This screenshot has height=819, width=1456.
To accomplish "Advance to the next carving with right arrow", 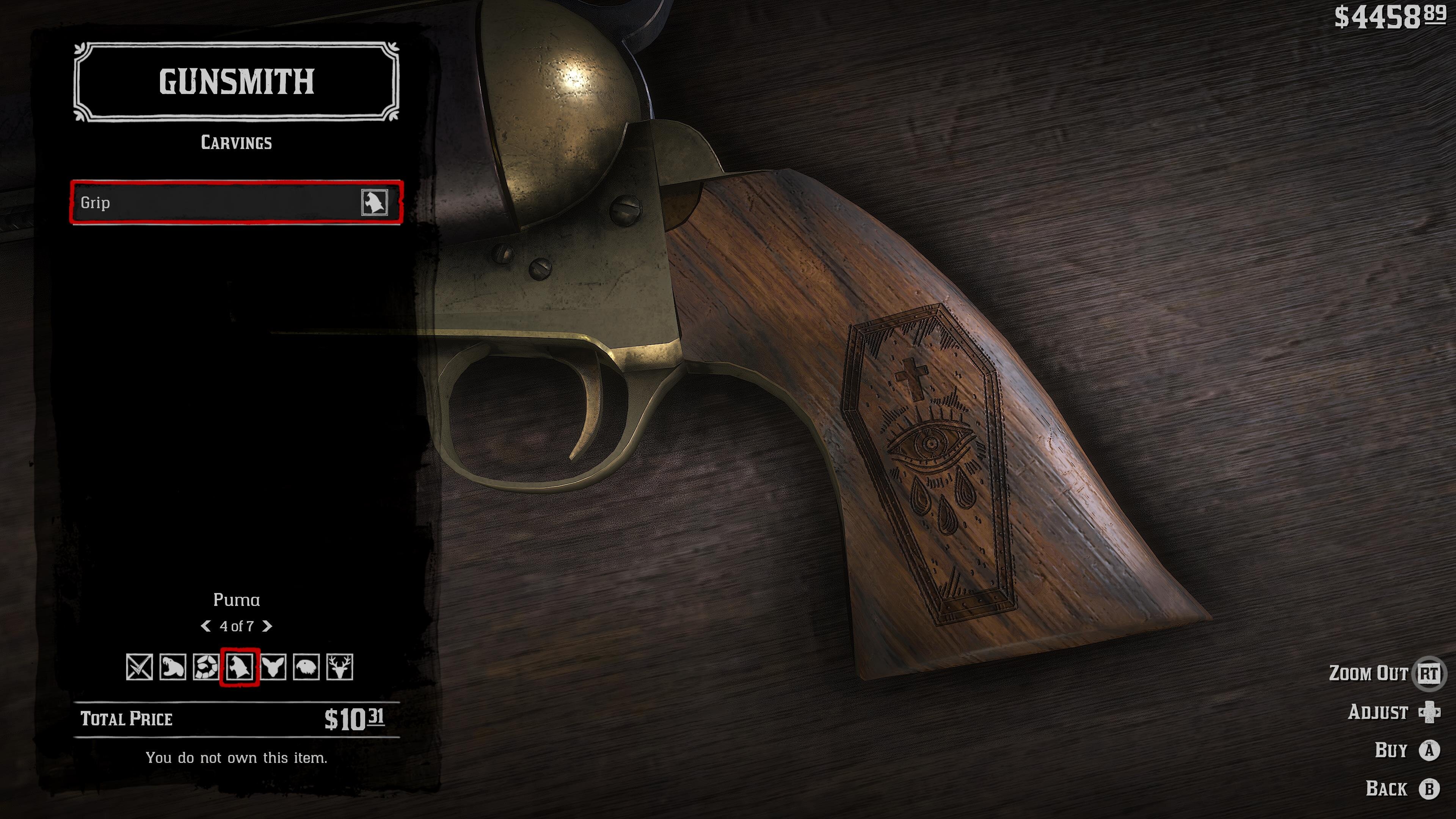I will coord(267,626).
